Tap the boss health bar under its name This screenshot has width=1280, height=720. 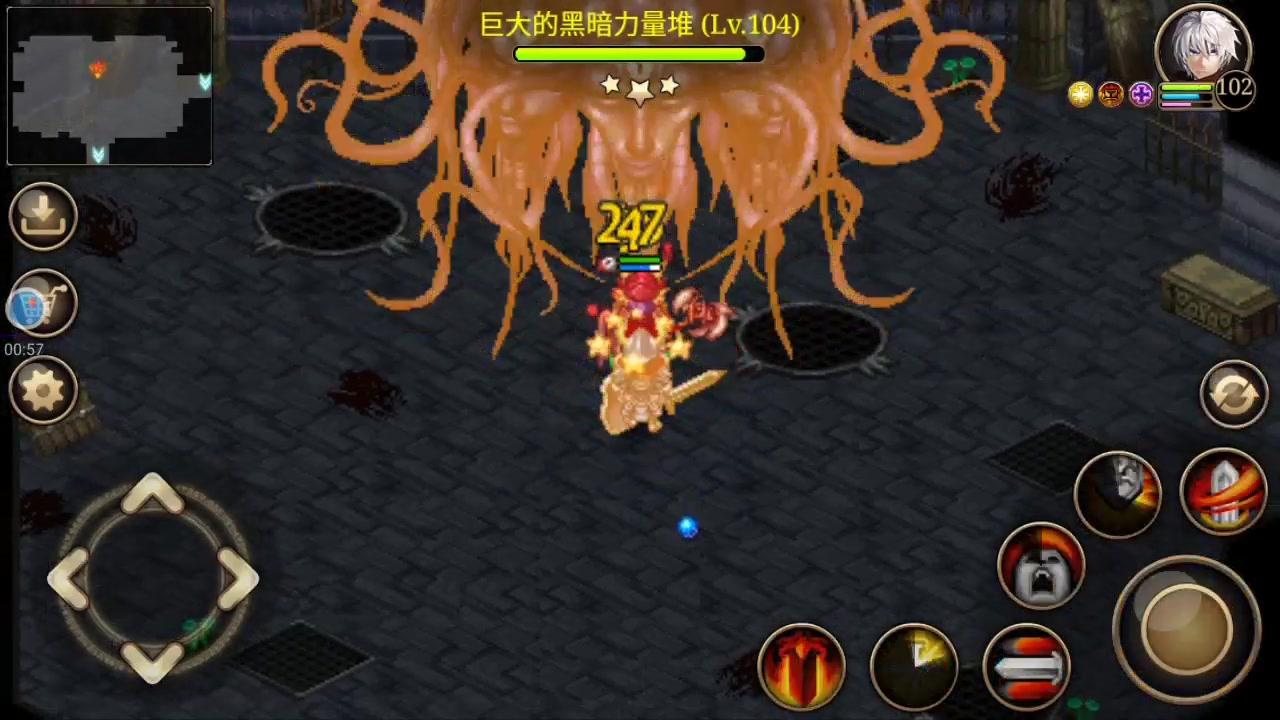pos(638,55)
